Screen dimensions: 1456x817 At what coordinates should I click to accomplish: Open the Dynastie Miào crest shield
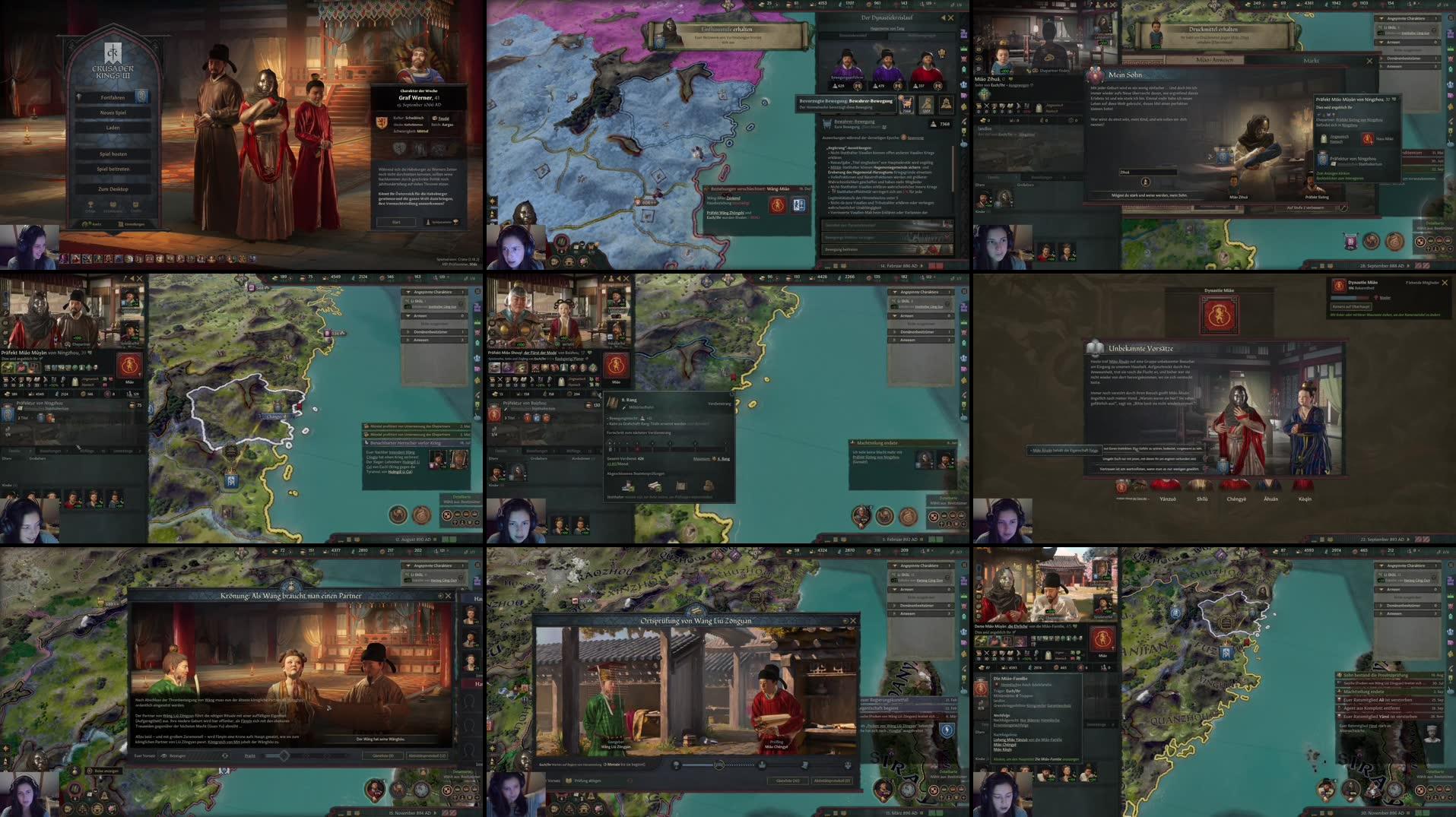[x=1219, y=315]
